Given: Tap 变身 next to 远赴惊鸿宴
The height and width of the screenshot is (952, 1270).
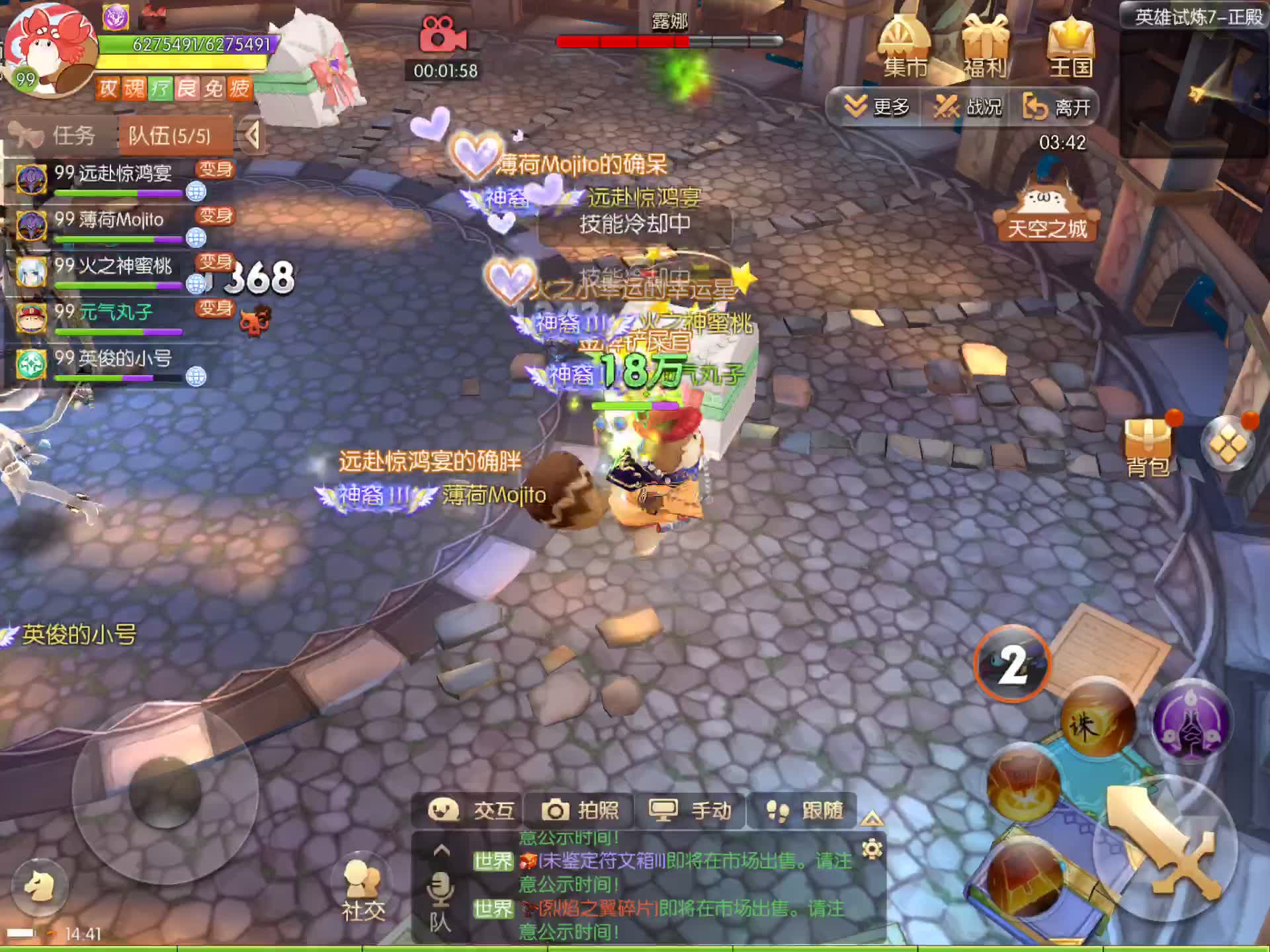Looking at the screenshot, I should click(x=215, y=169).
